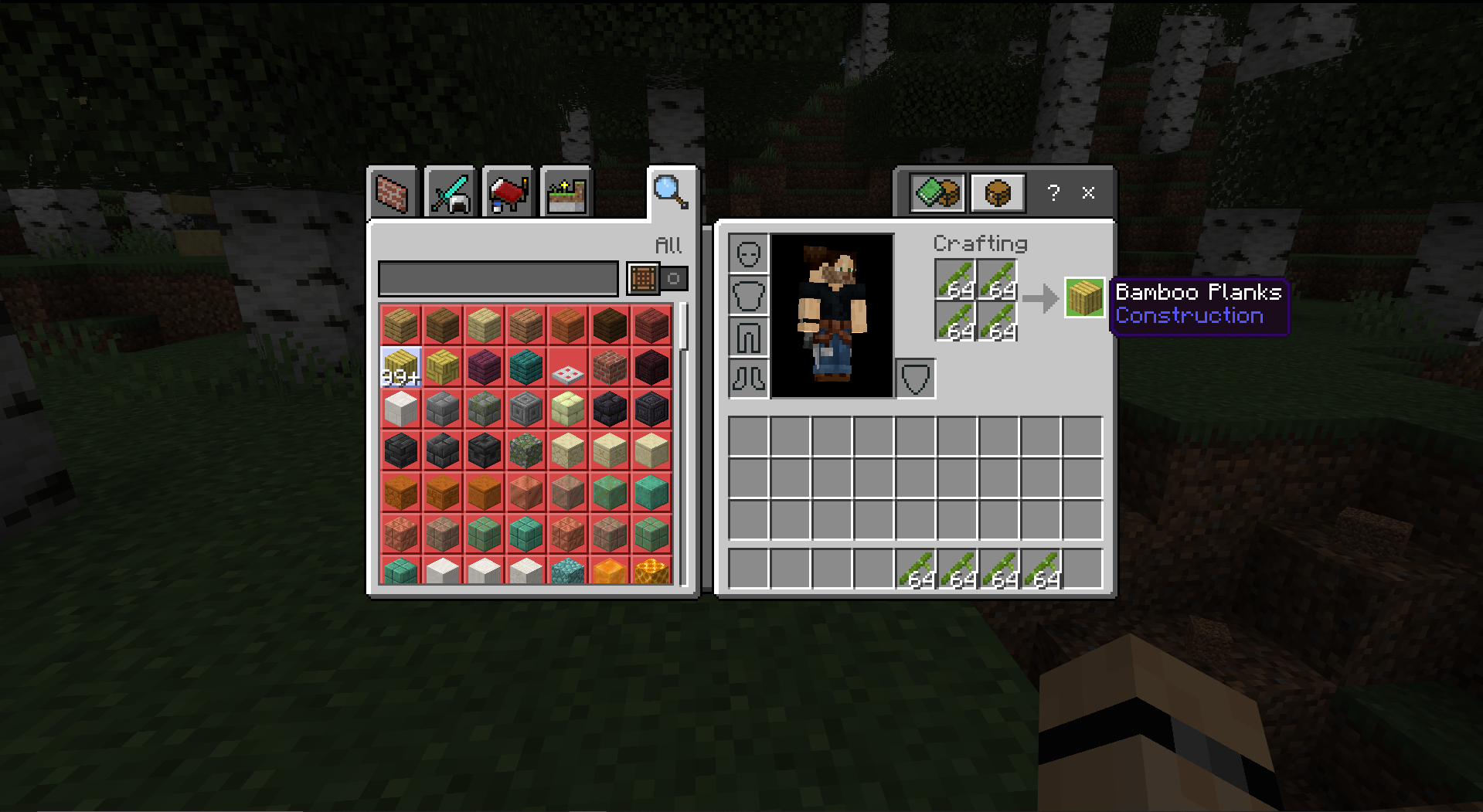Screen dimensions: 1483x812
Task: Open the Items tab with red bed icon
Action: tap(508, 192)
